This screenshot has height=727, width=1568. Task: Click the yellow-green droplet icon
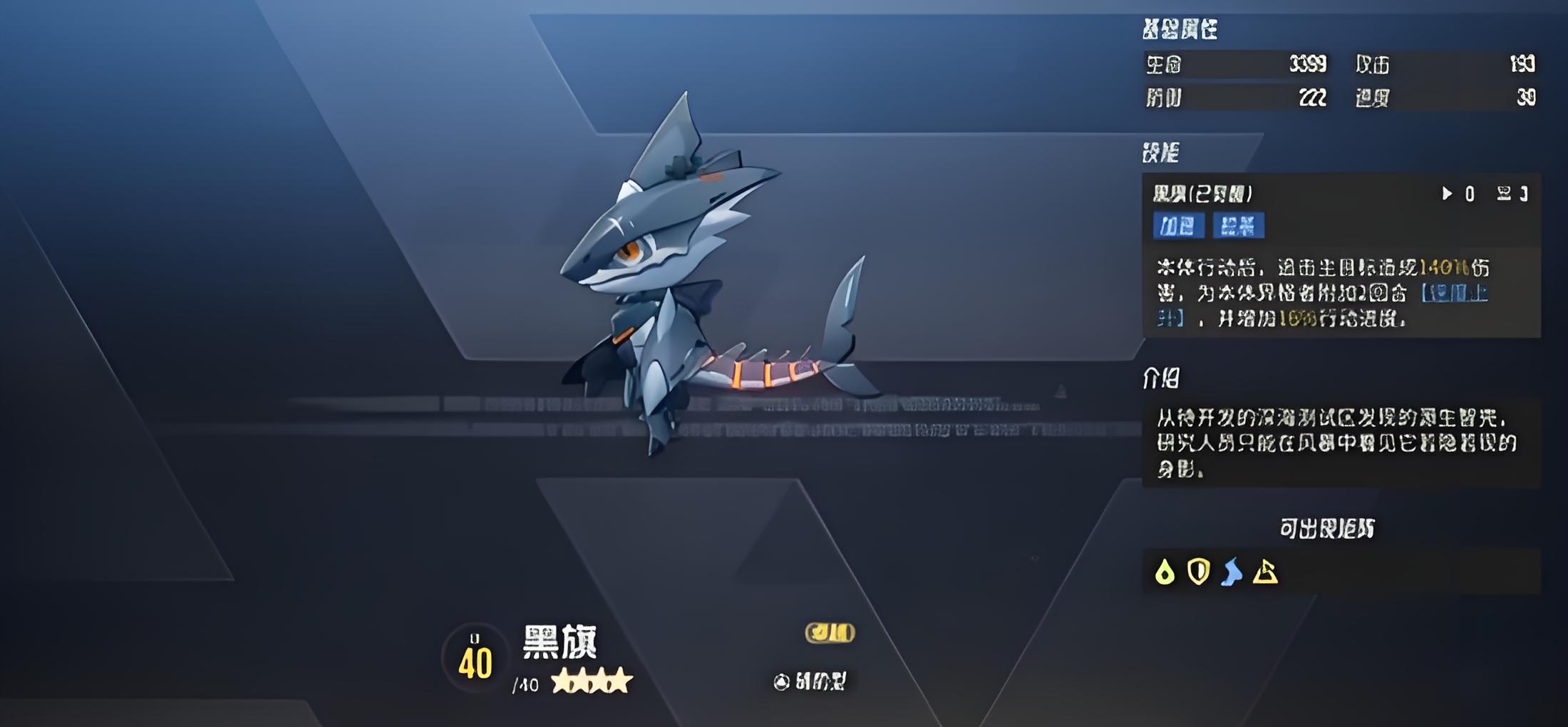[x=1165, y=572]
